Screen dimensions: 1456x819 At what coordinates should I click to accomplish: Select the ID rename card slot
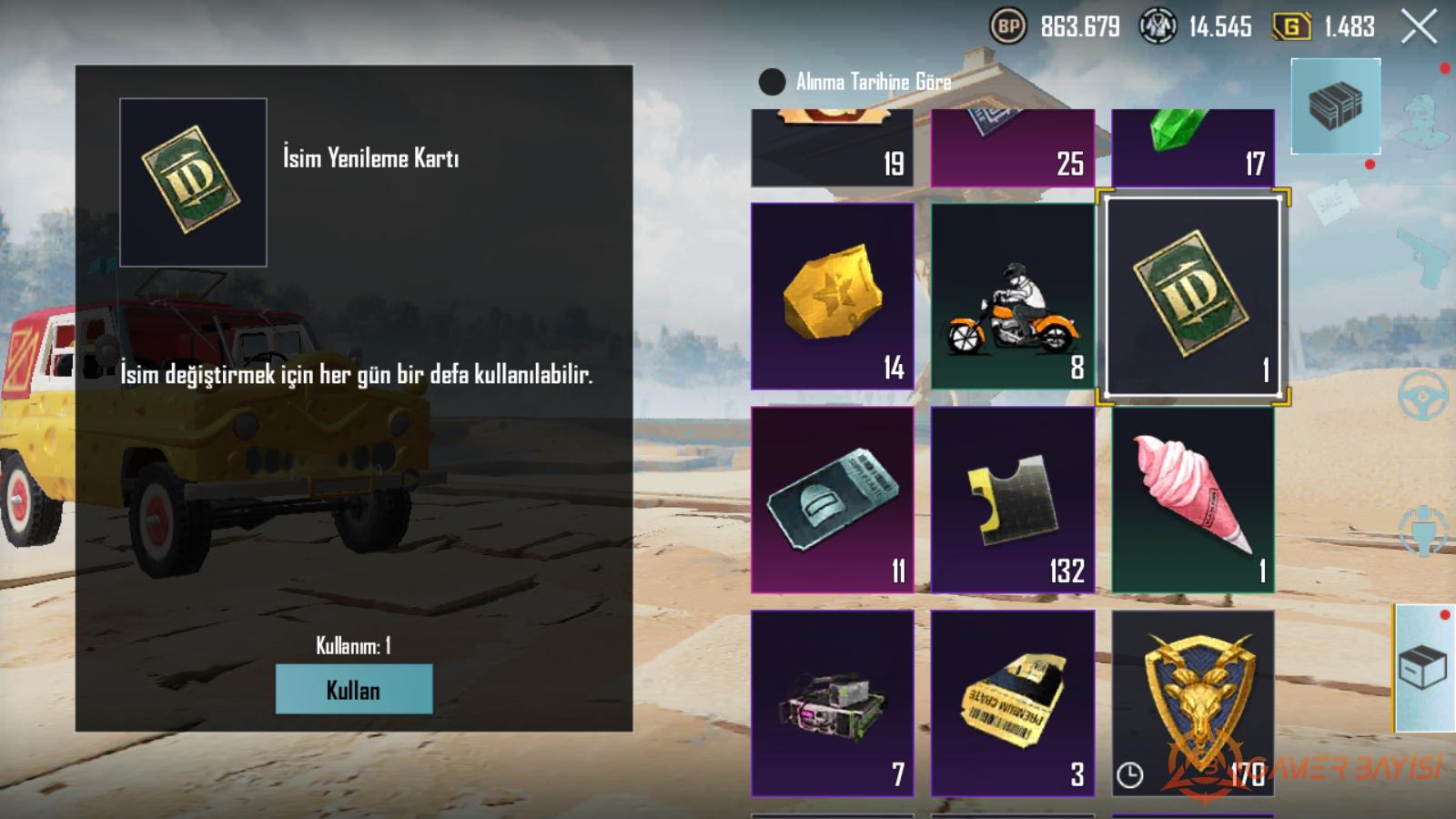[x=1192, y=296]
